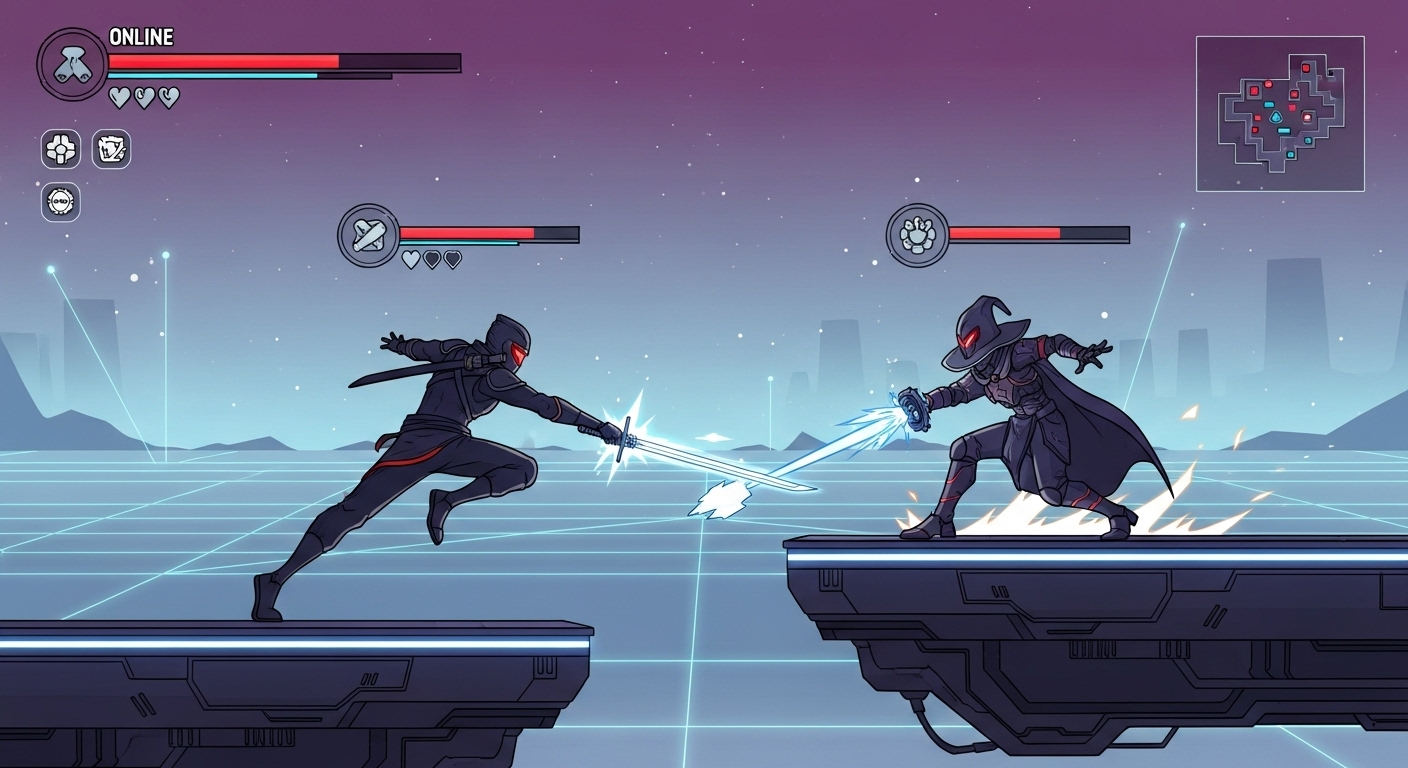Select the torn scroll ability icon
1408x768 pixels.
pos(111,149)
